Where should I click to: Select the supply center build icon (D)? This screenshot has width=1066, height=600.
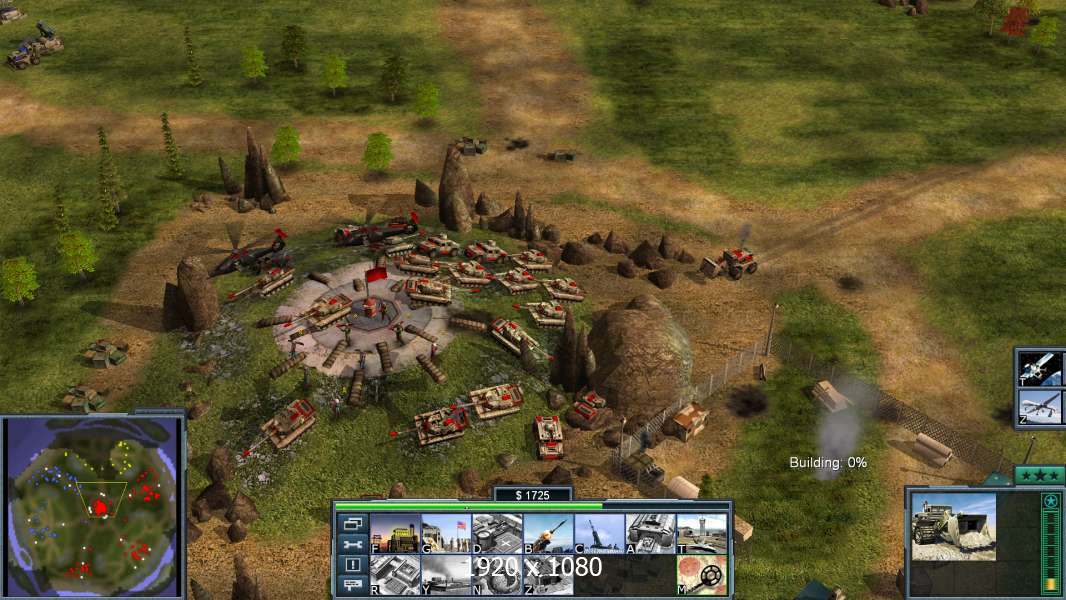click(497, 534)
